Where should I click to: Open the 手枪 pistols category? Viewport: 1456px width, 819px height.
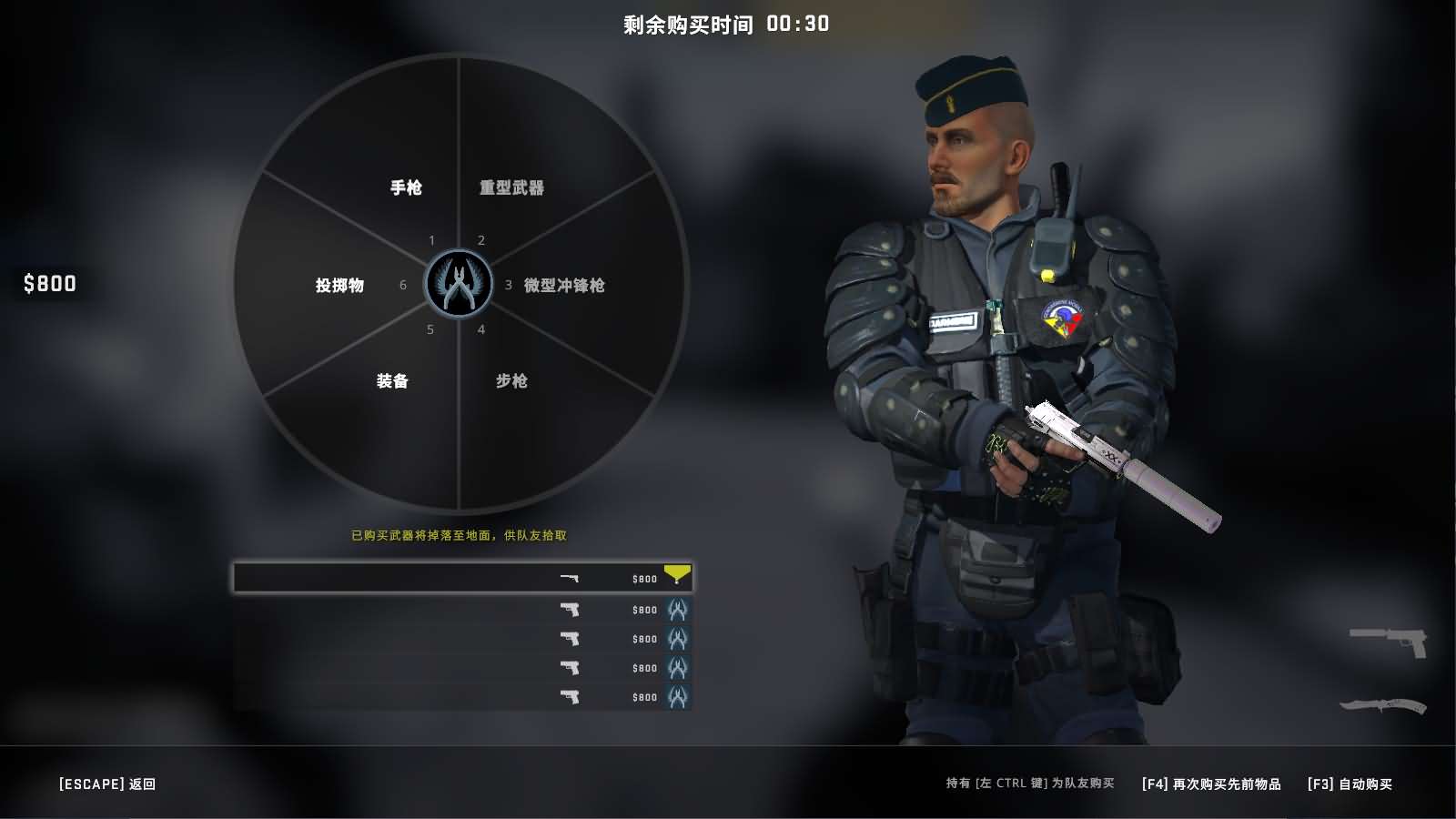click(406, 187)
